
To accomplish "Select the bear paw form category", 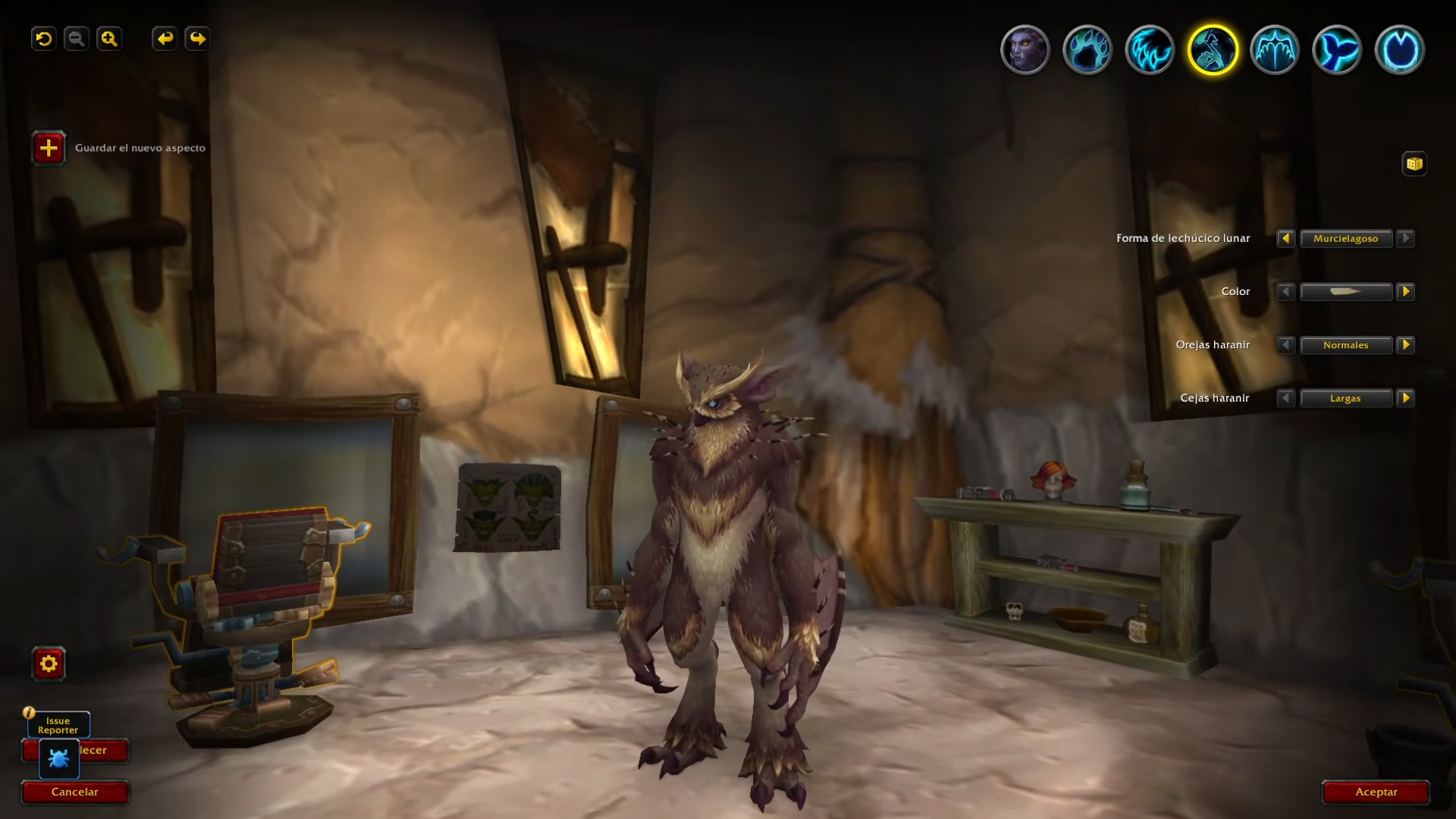I will 1087,50.
